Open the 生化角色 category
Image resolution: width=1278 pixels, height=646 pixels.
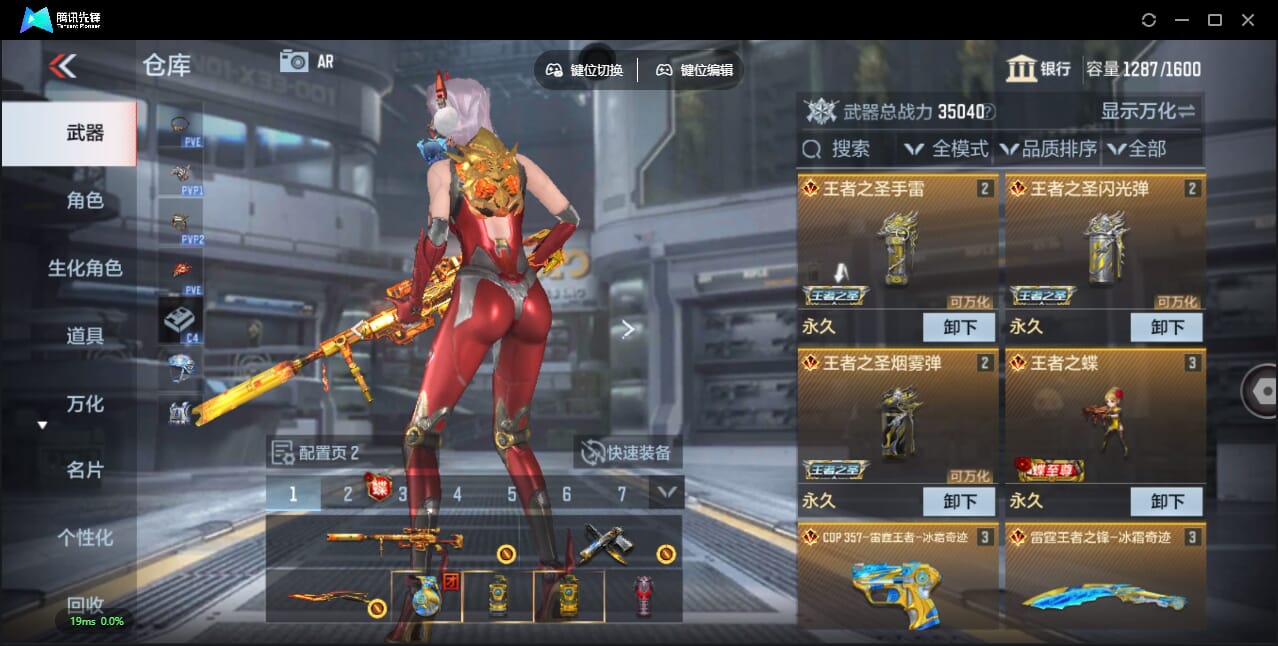coord(85,268)
